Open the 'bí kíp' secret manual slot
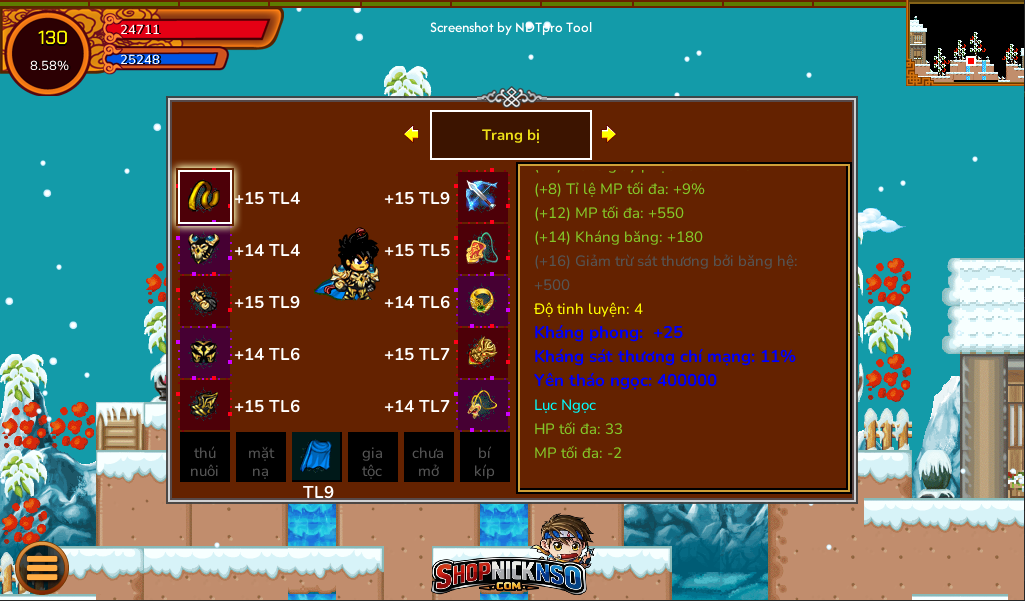Viewport: 1025px width, 601px height. [x=484, y=458]
